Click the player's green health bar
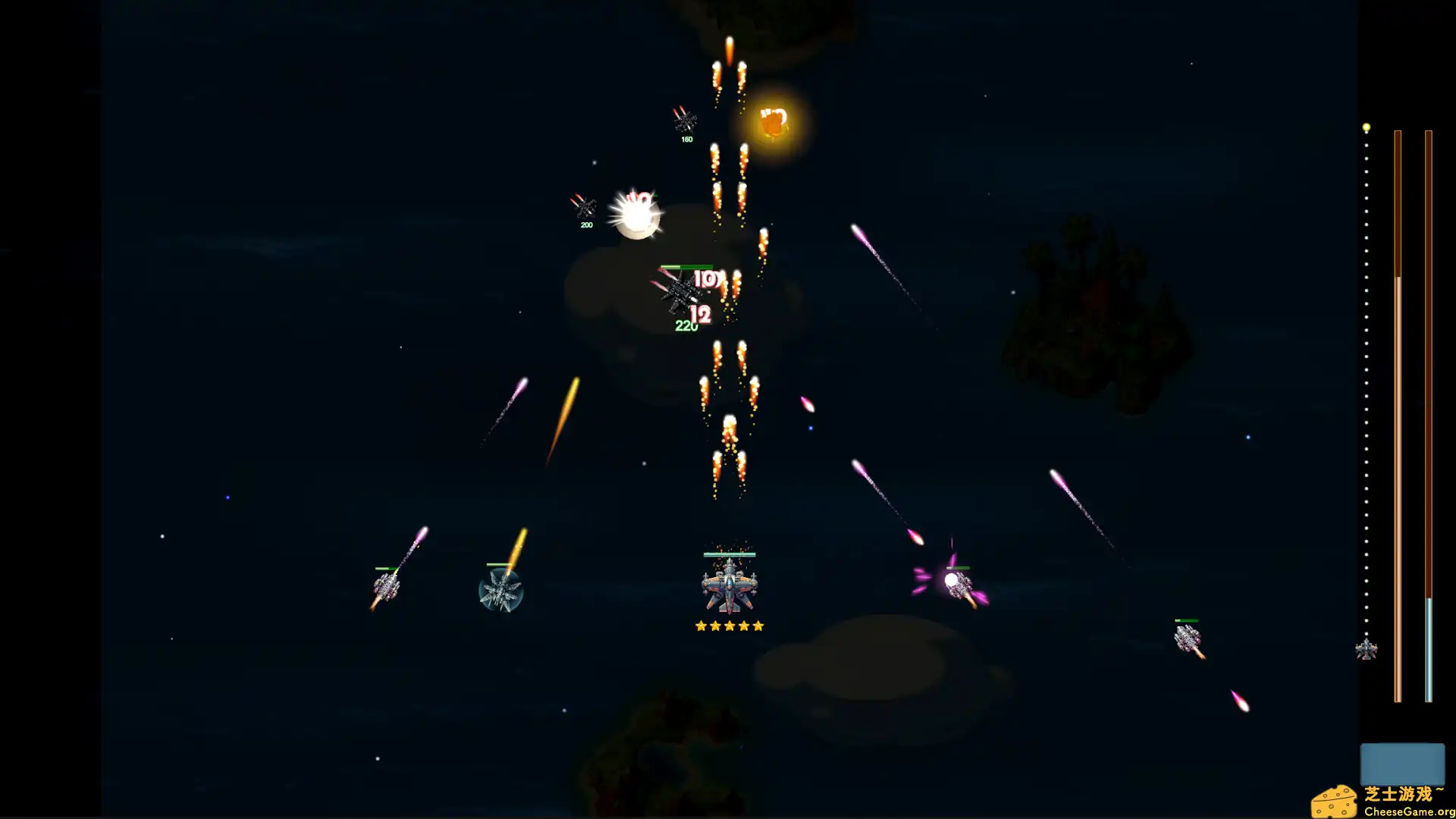Image resolution: width=1456 pixels, height=819 pixels. click(x=728, y=554)
